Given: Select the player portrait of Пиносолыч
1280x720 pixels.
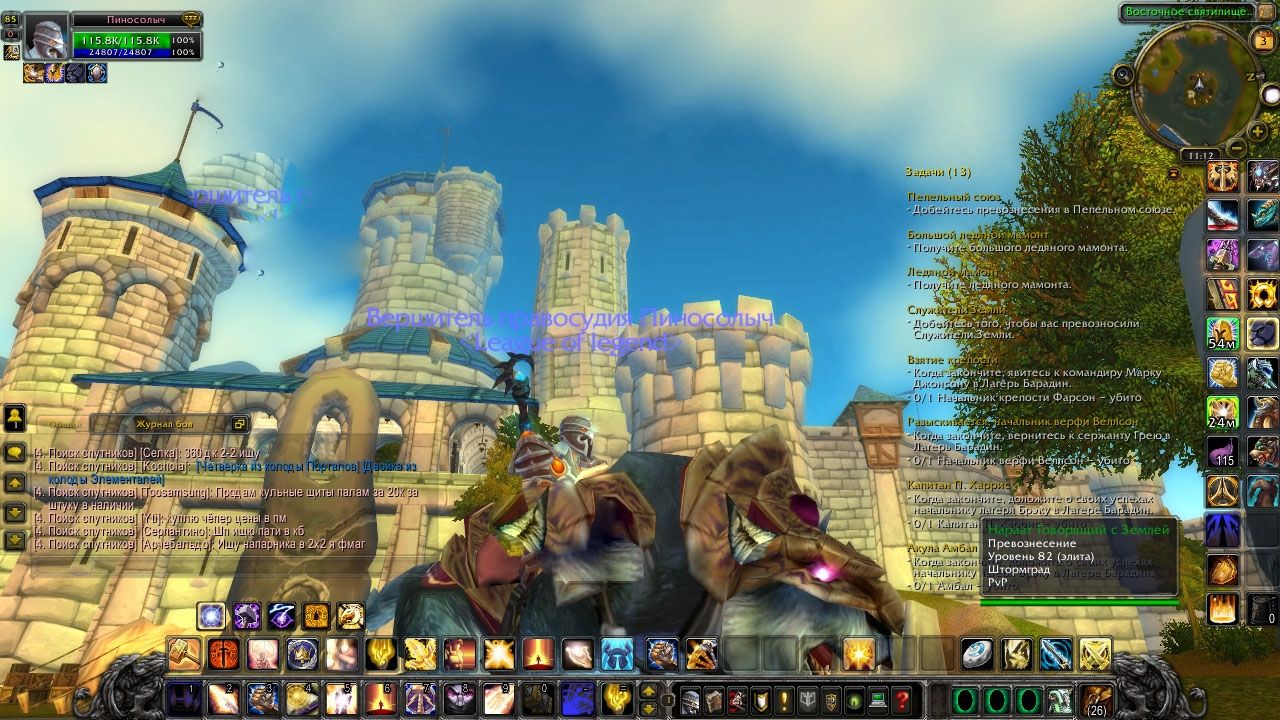Looking at the screenshot, I should pos(46,39).
